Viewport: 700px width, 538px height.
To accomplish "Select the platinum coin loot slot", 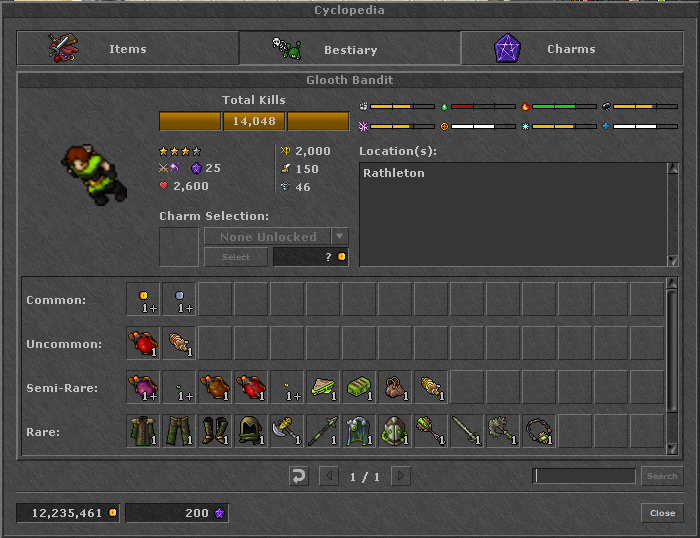I will pos(180,300).
